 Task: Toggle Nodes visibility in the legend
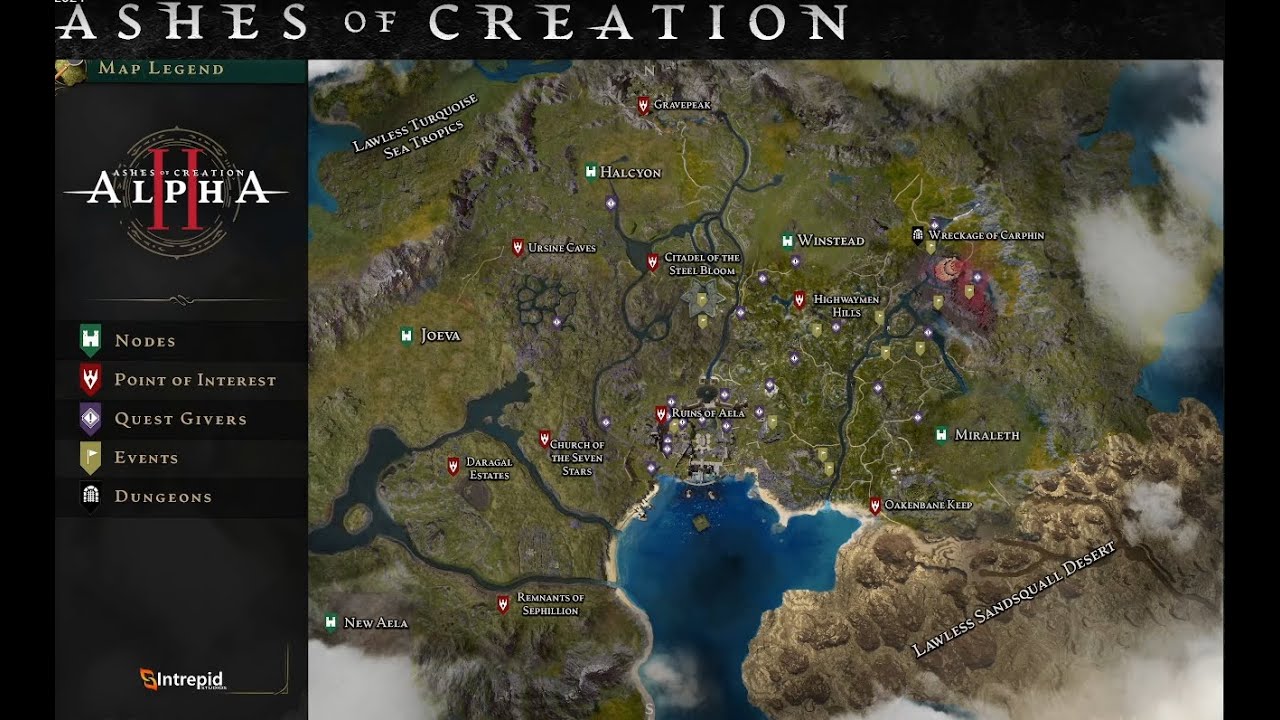click(90, 340)
